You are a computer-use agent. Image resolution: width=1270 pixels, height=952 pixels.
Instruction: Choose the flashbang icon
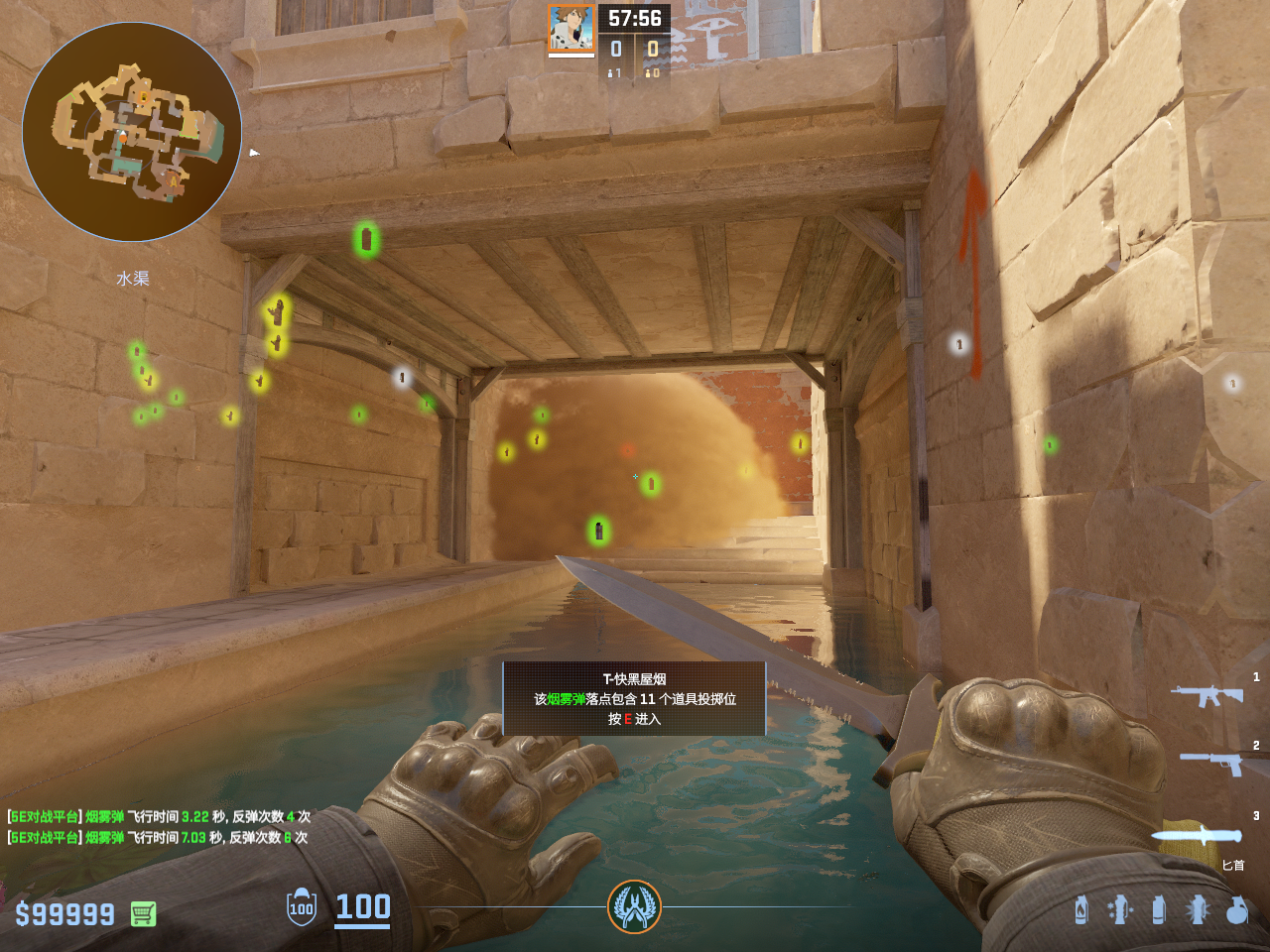point(1198,909)
